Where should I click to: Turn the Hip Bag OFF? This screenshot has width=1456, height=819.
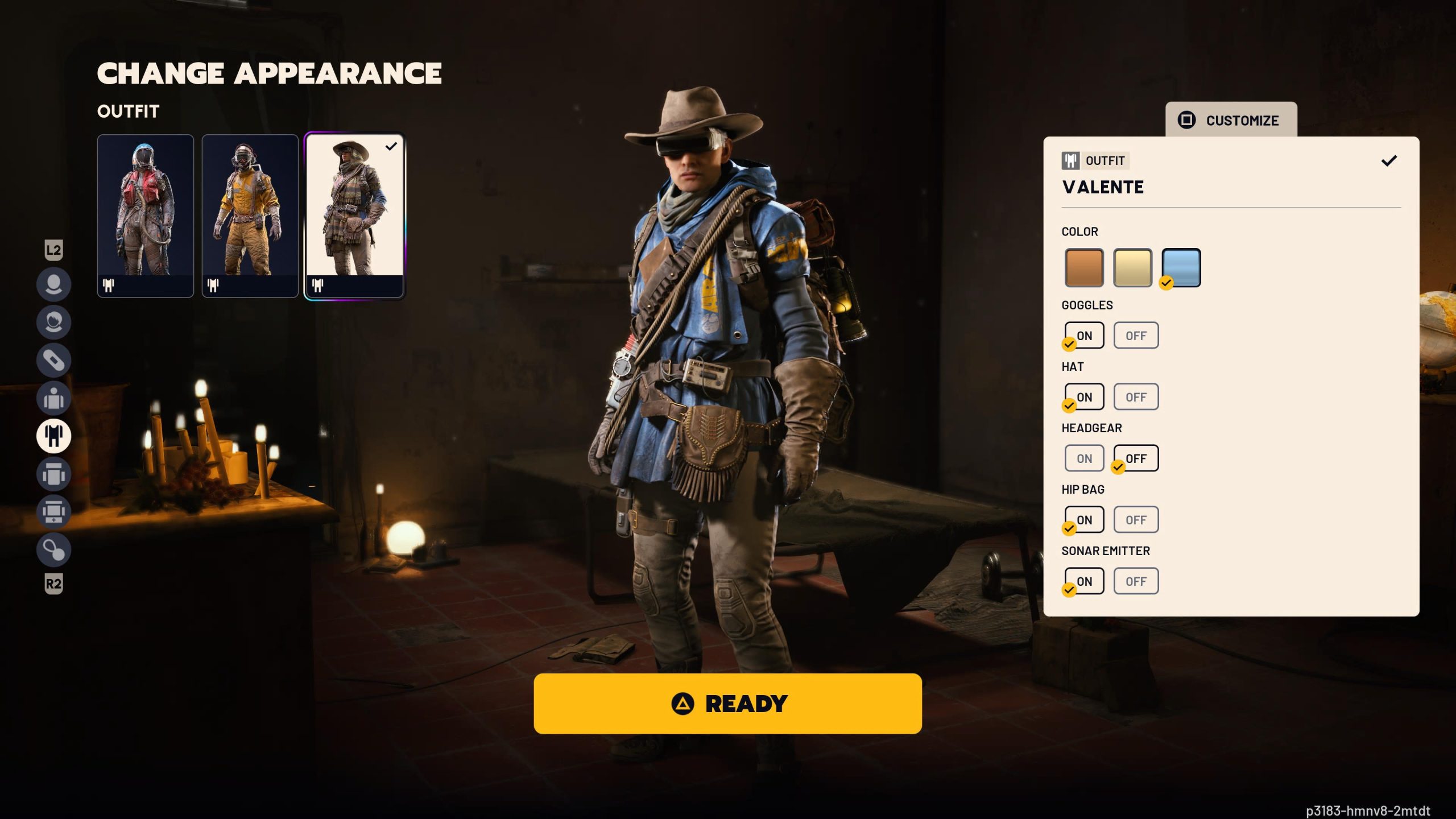point(1135,519)
